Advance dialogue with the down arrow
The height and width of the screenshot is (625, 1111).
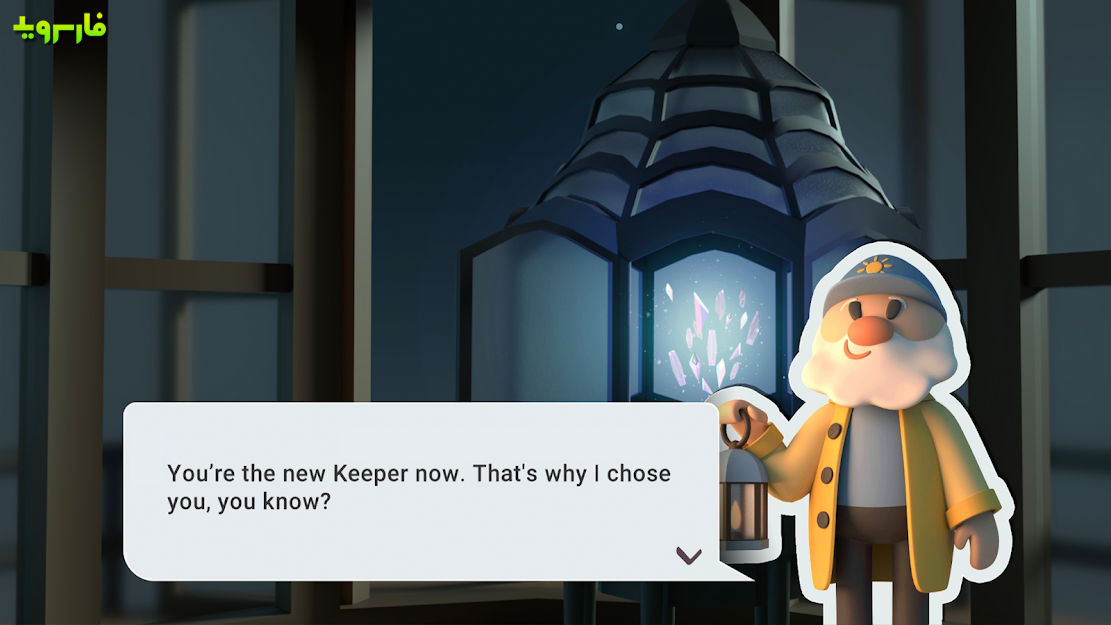689,555
